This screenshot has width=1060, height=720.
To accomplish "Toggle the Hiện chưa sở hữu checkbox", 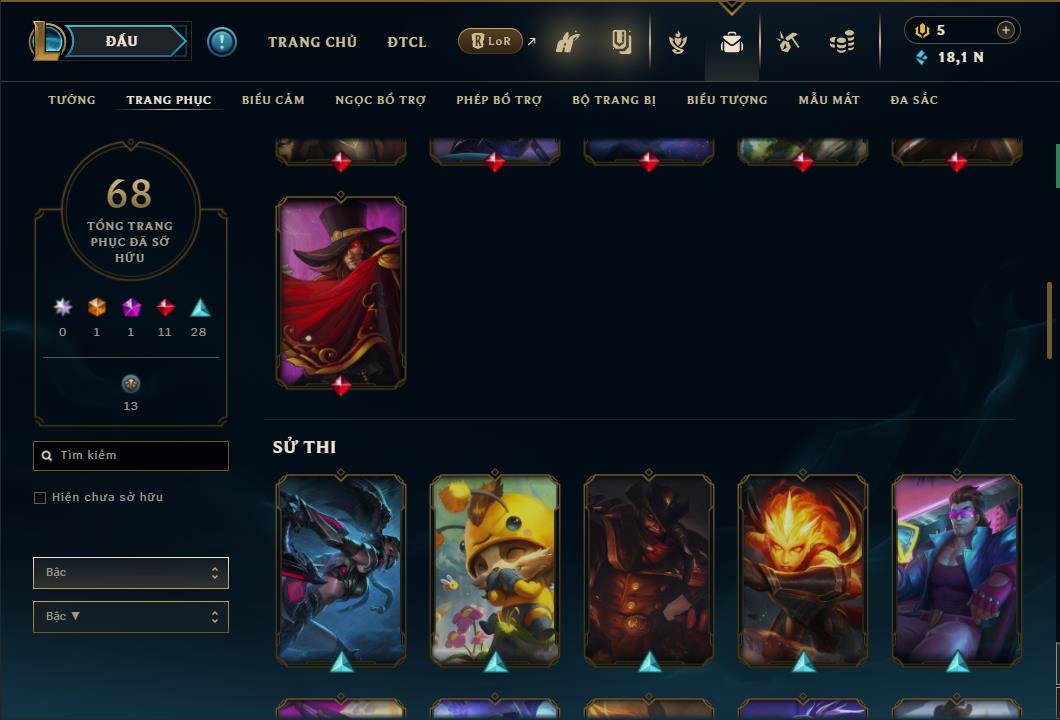I will [x=40, y=498].
